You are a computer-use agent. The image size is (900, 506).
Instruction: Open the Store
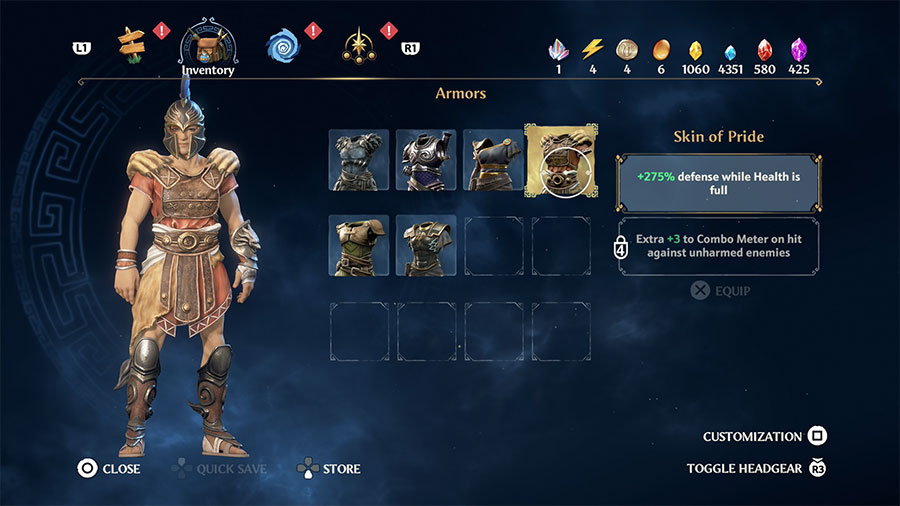328,468
